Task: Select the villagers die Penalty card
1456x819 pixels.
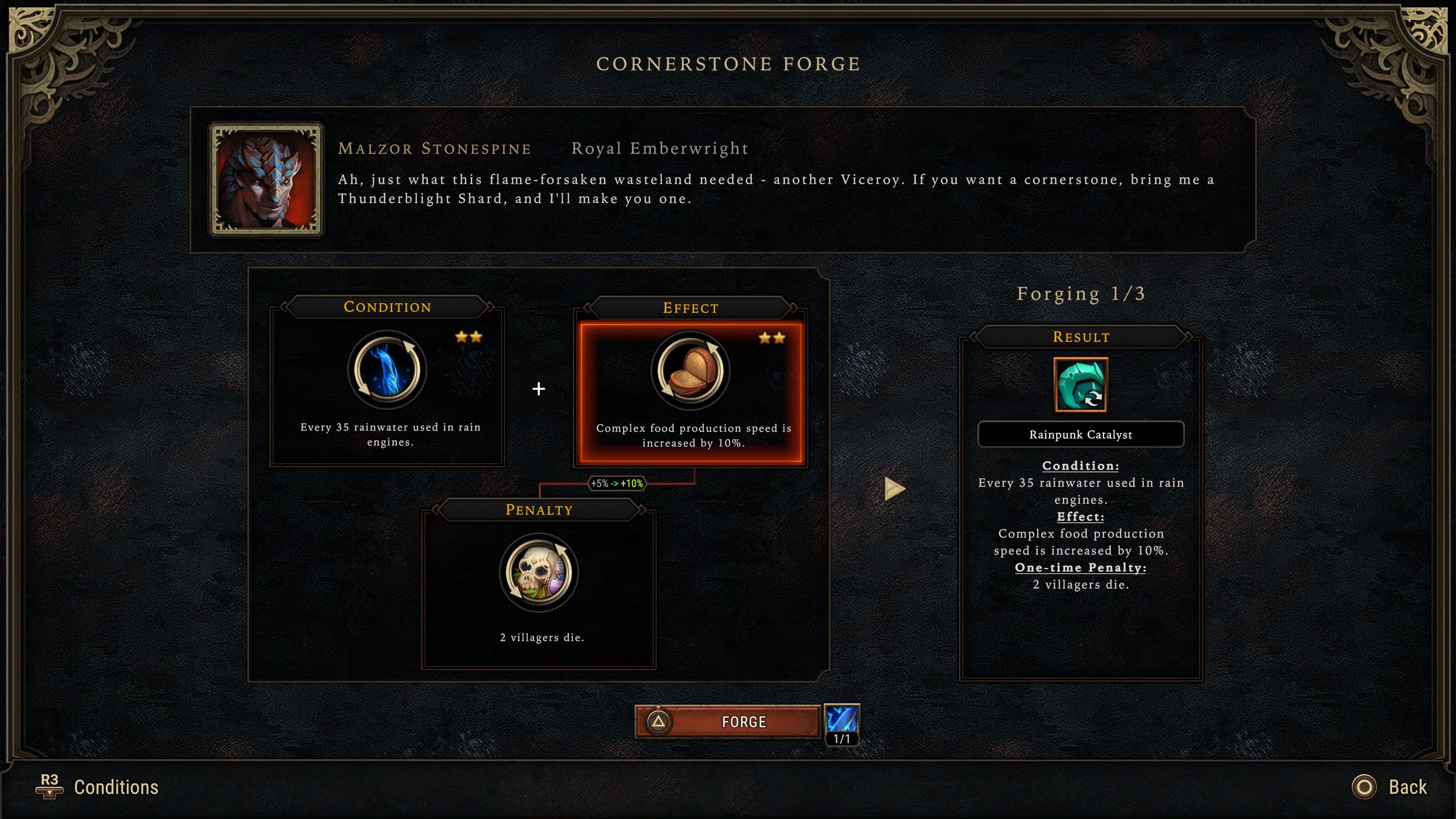Action: coord(539,588)
